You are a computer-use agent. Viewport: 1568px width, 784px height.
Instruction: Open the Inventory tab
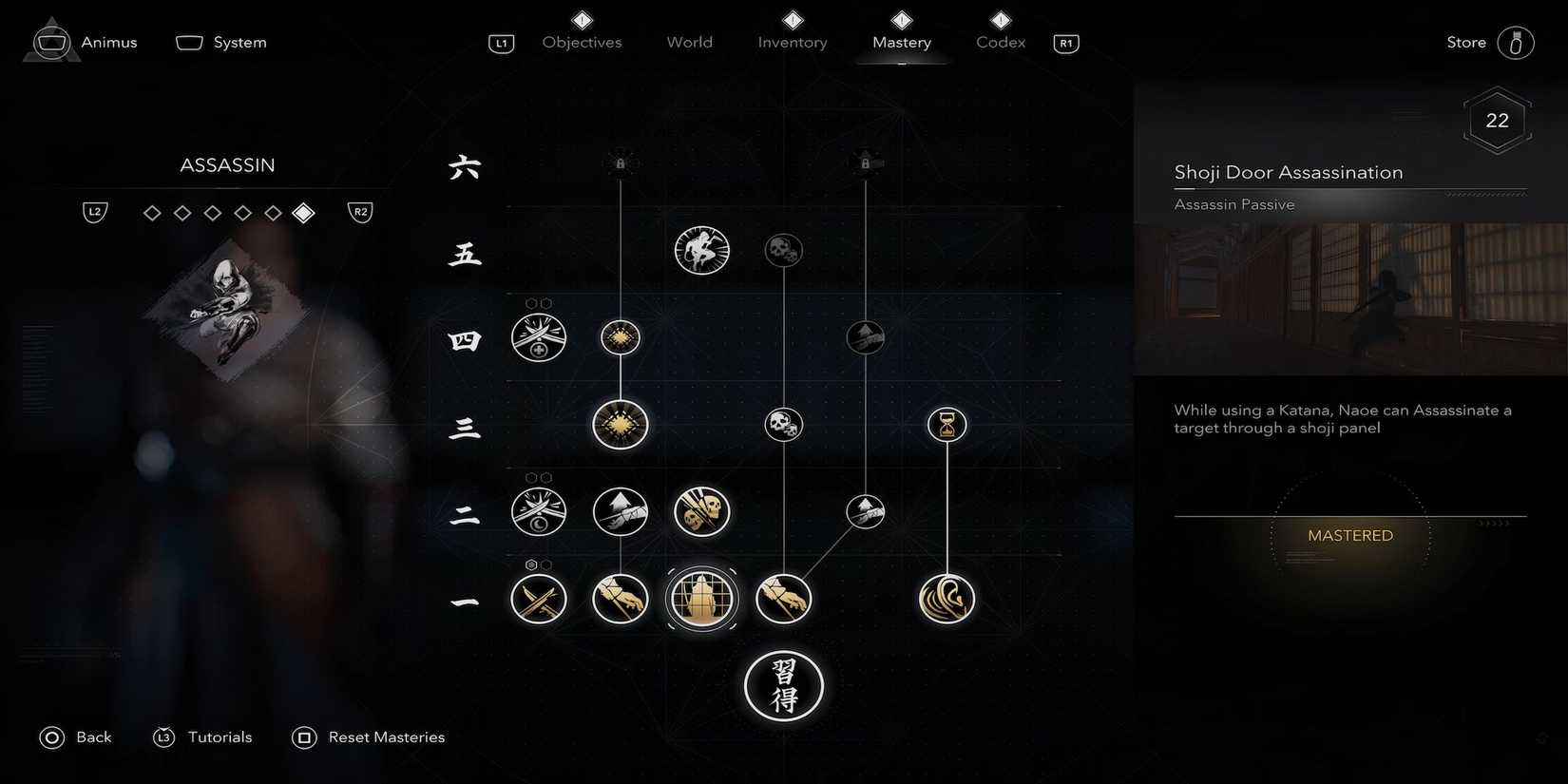tap(792, 42)
